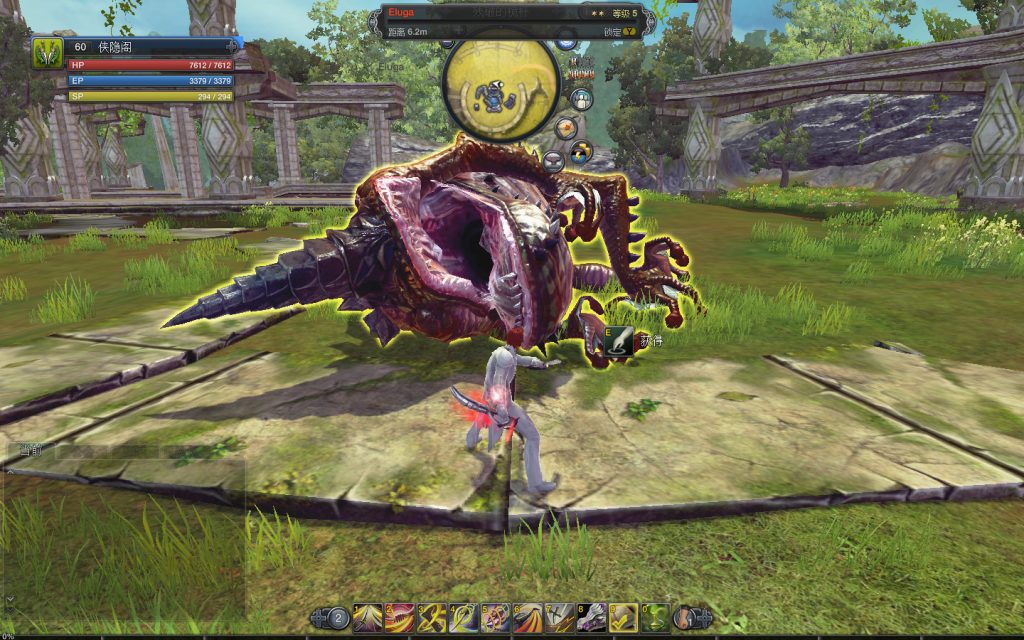
Task: Activate the orange streak skill in slot 6
Action: click(528, 617)
